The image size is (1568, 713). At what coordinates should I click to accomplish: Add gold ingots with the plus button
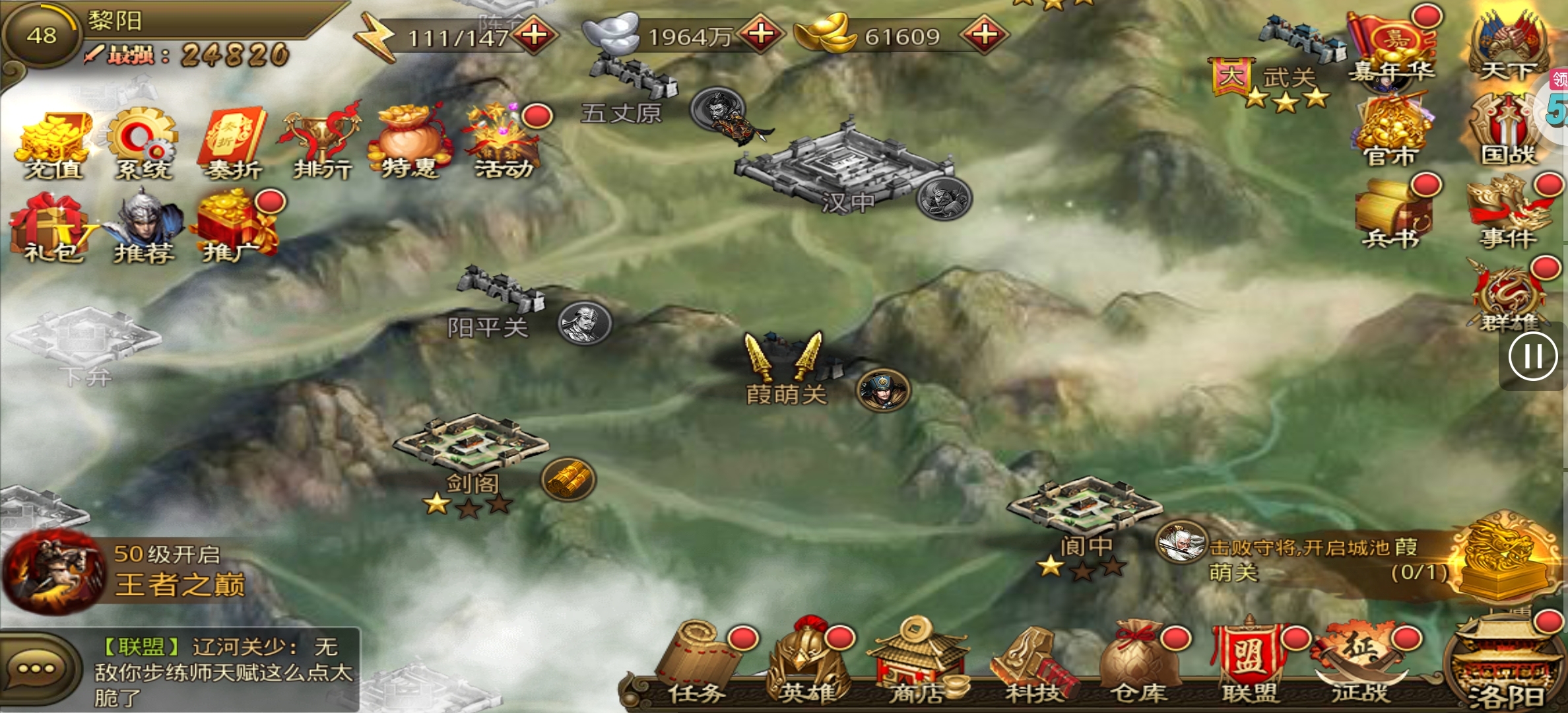(x=984, y=34)
